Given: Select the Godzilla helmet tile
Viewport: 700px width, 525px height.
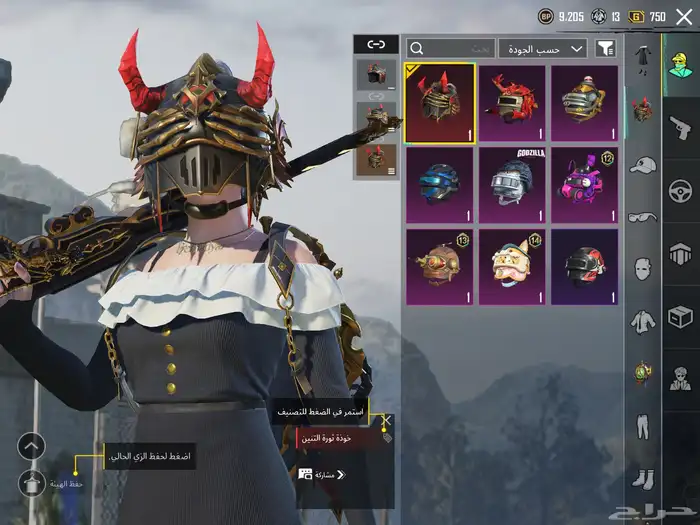Looking at the screenshot, I should (512, 185).
